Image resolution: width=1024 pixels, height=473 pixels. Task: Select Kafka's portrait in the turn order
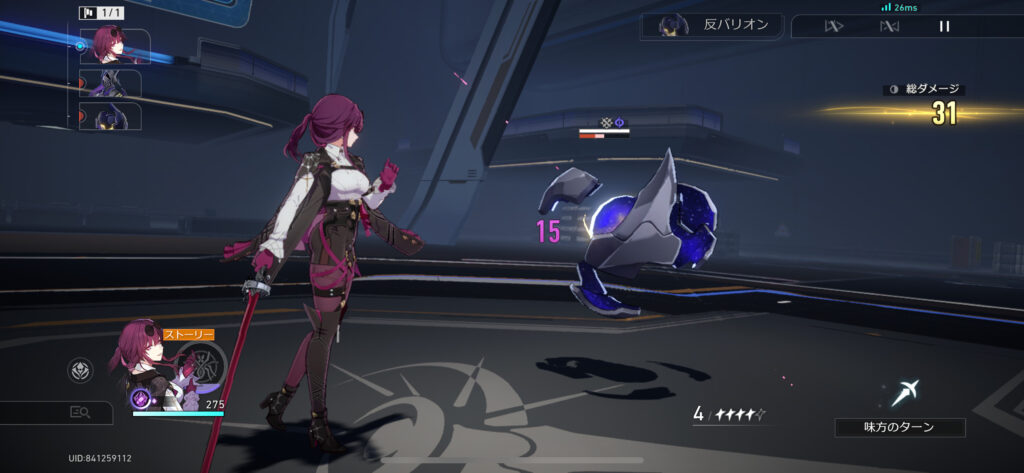[110, 46]
